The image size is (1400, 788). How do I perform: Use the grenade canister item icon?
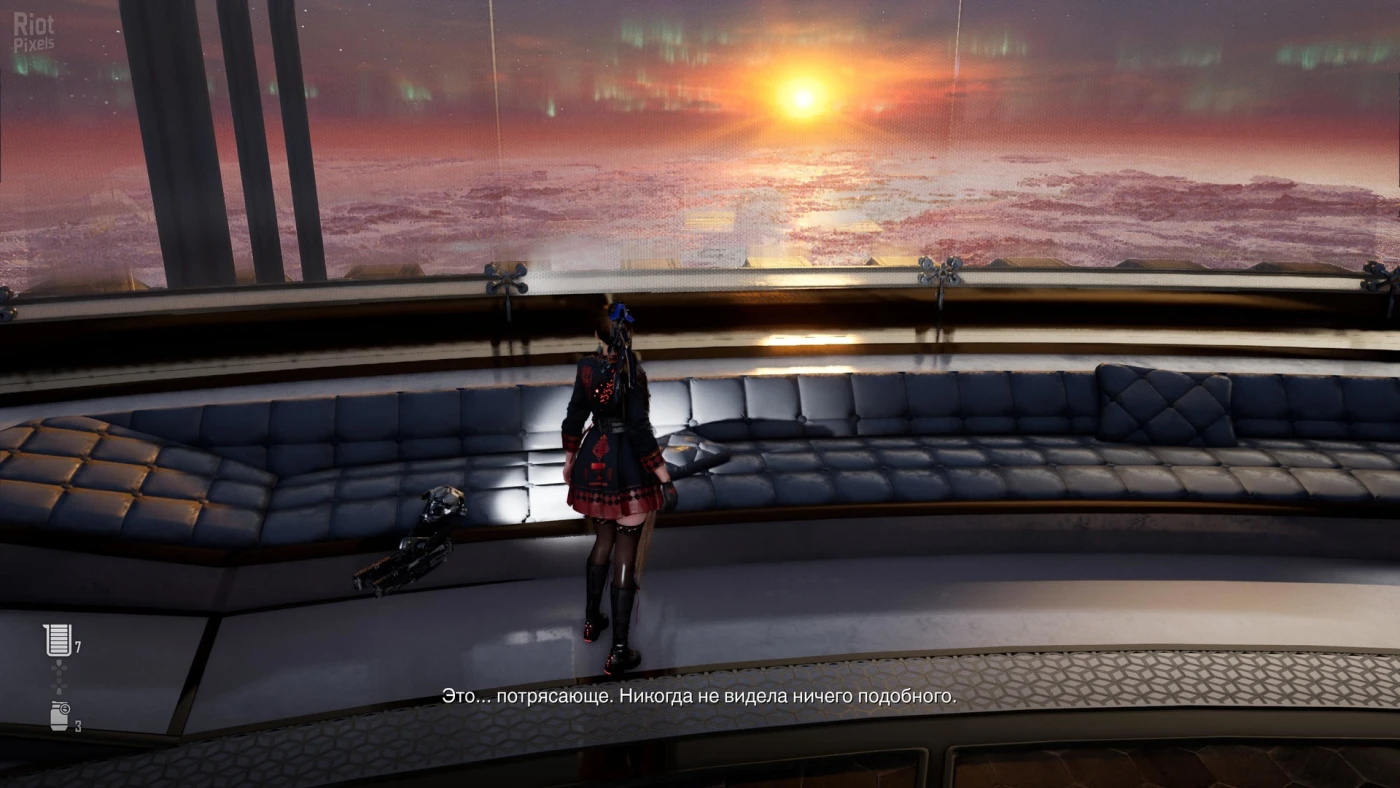click(60, 717)
